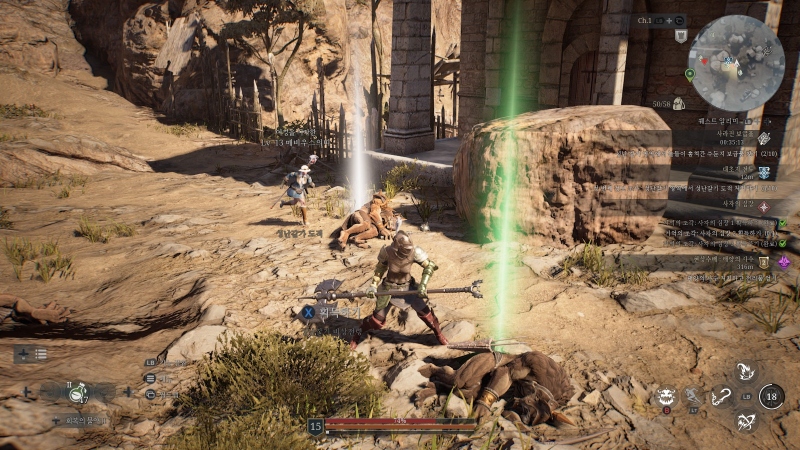The width and height of the screenshot is (800, 450).
Task: Activate the skull roar skill icon
Action: (666, 397)
